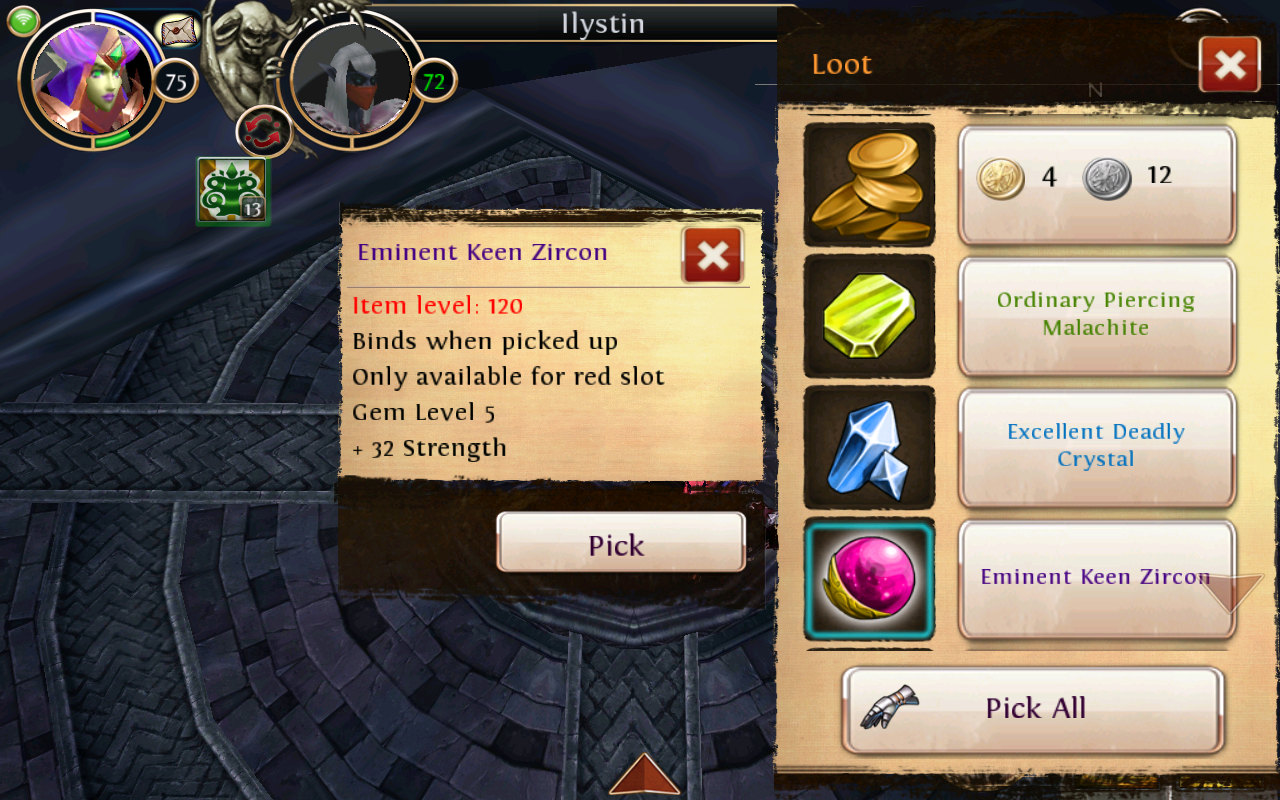Viewport: 1280px width, 800px height.
Task: Select the yellow malachite gem icon
Action: [869, 317]
